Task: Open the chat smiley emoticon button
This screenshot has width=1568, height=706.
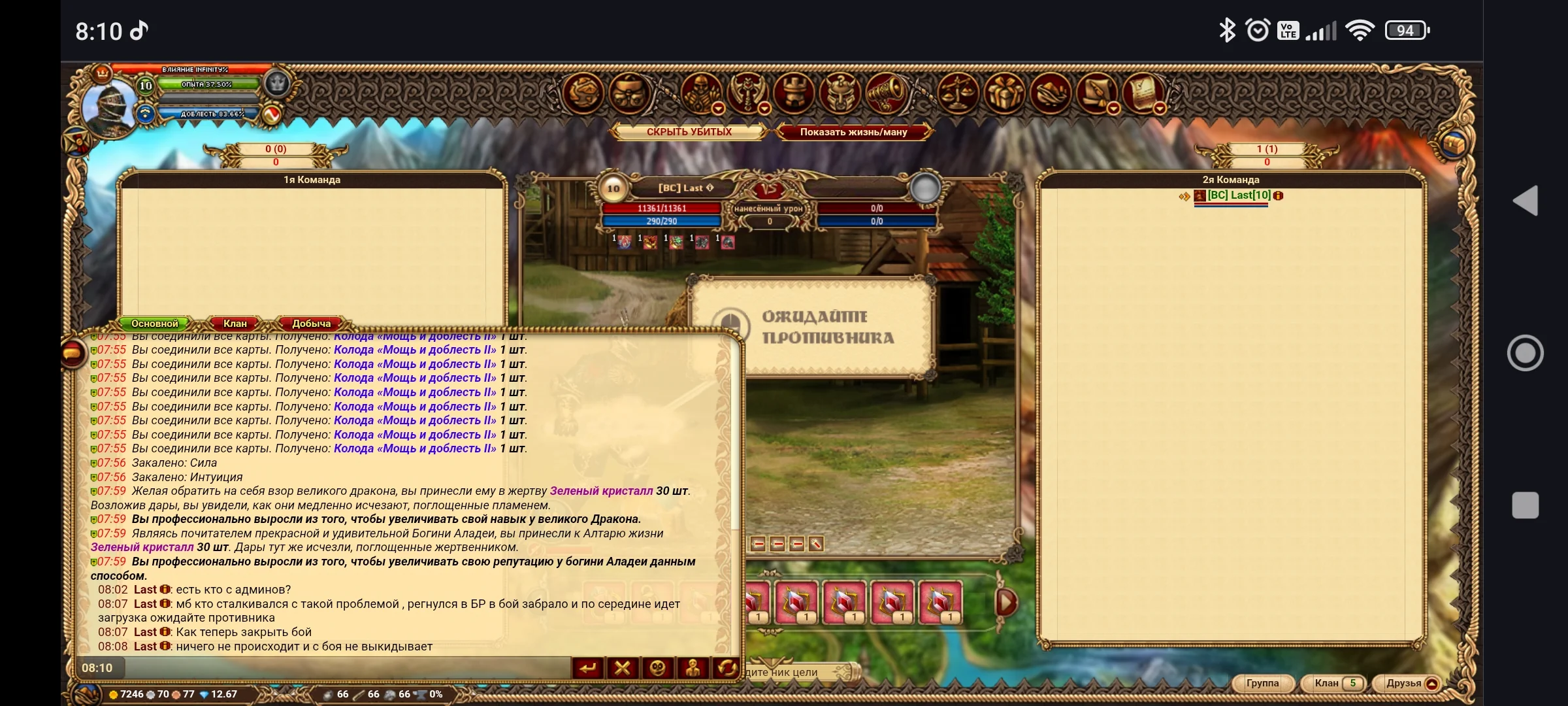Action: click(657, 668)
